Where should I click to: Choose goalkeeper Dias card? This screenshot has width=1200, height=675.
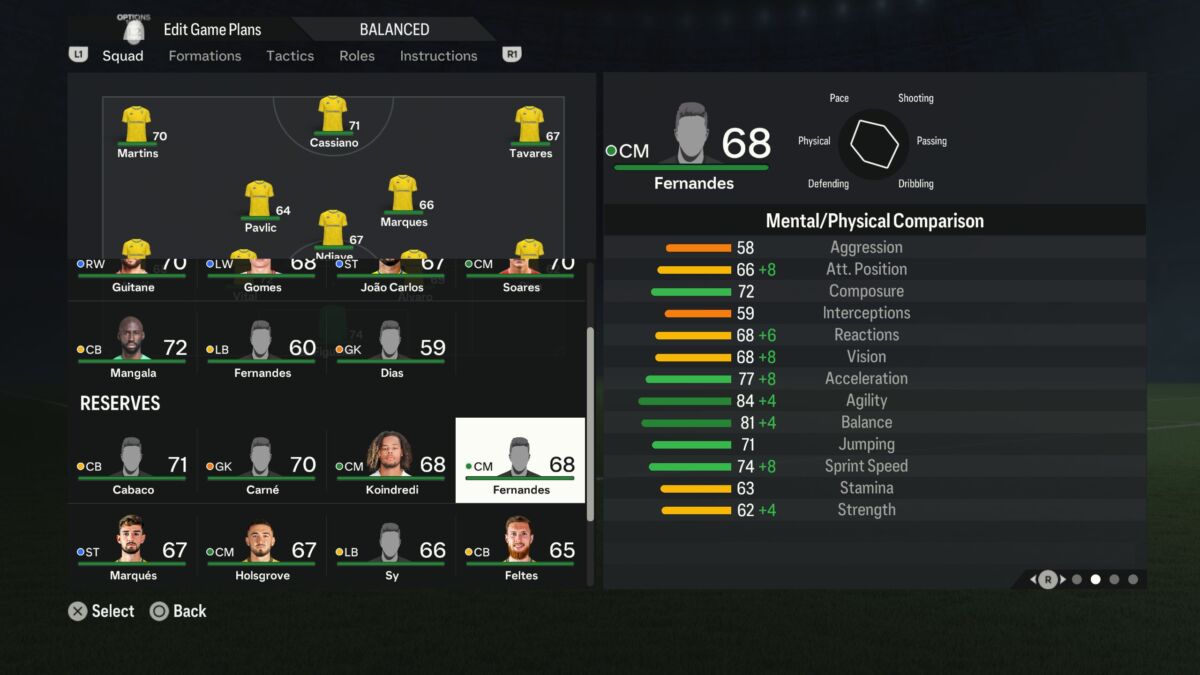click(x=391, y=350)
